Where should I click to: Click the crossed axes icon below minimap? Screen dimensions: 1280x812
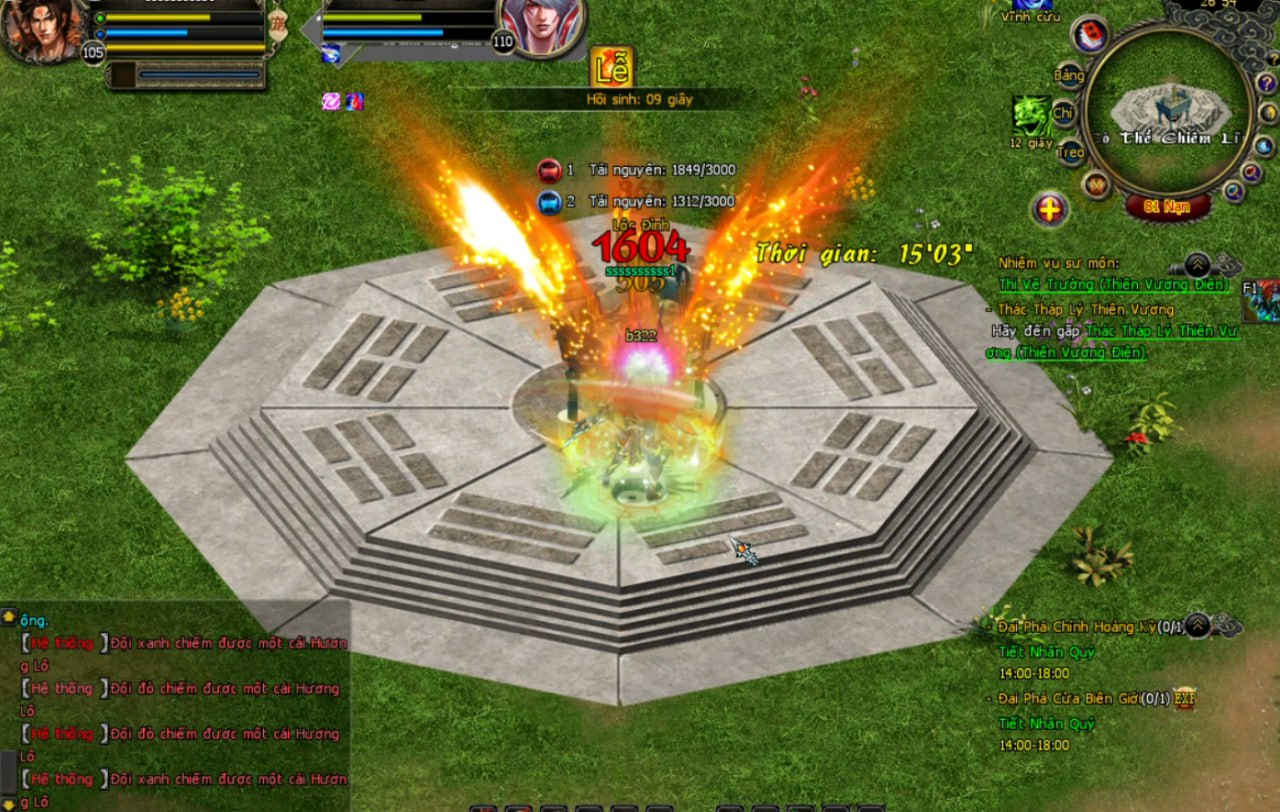point(1098,185)
